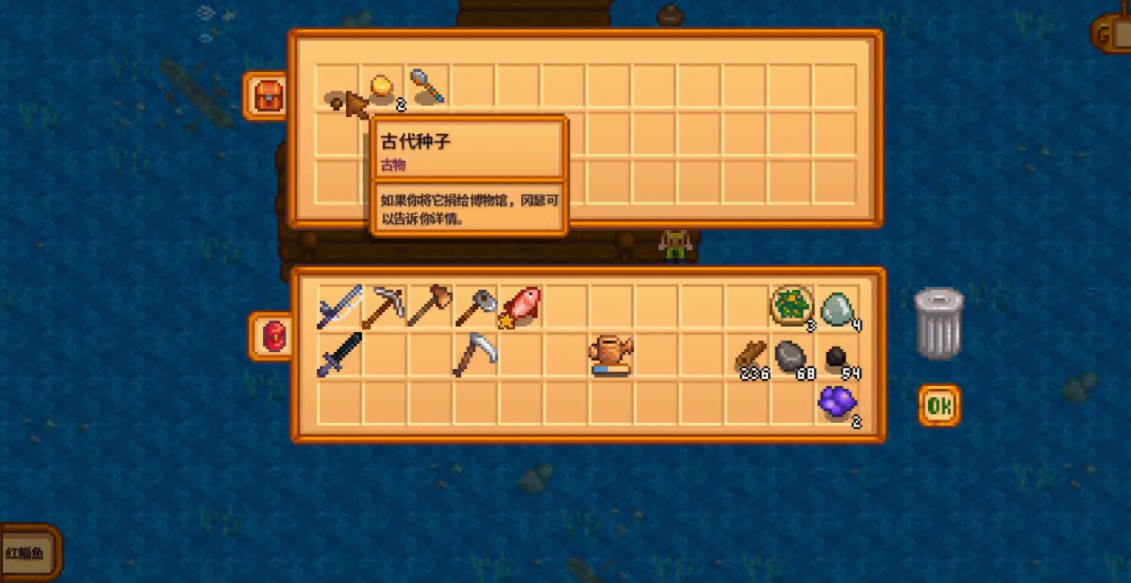Select the pale green mineral stack of 4

coord(838,309)
